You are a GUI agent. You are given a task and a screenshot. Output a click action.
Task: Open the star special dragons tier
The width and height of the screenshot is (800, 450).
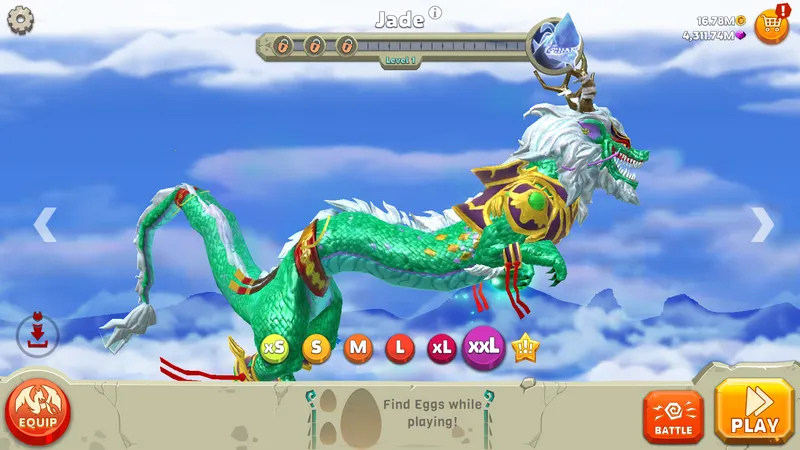point(524,348)
